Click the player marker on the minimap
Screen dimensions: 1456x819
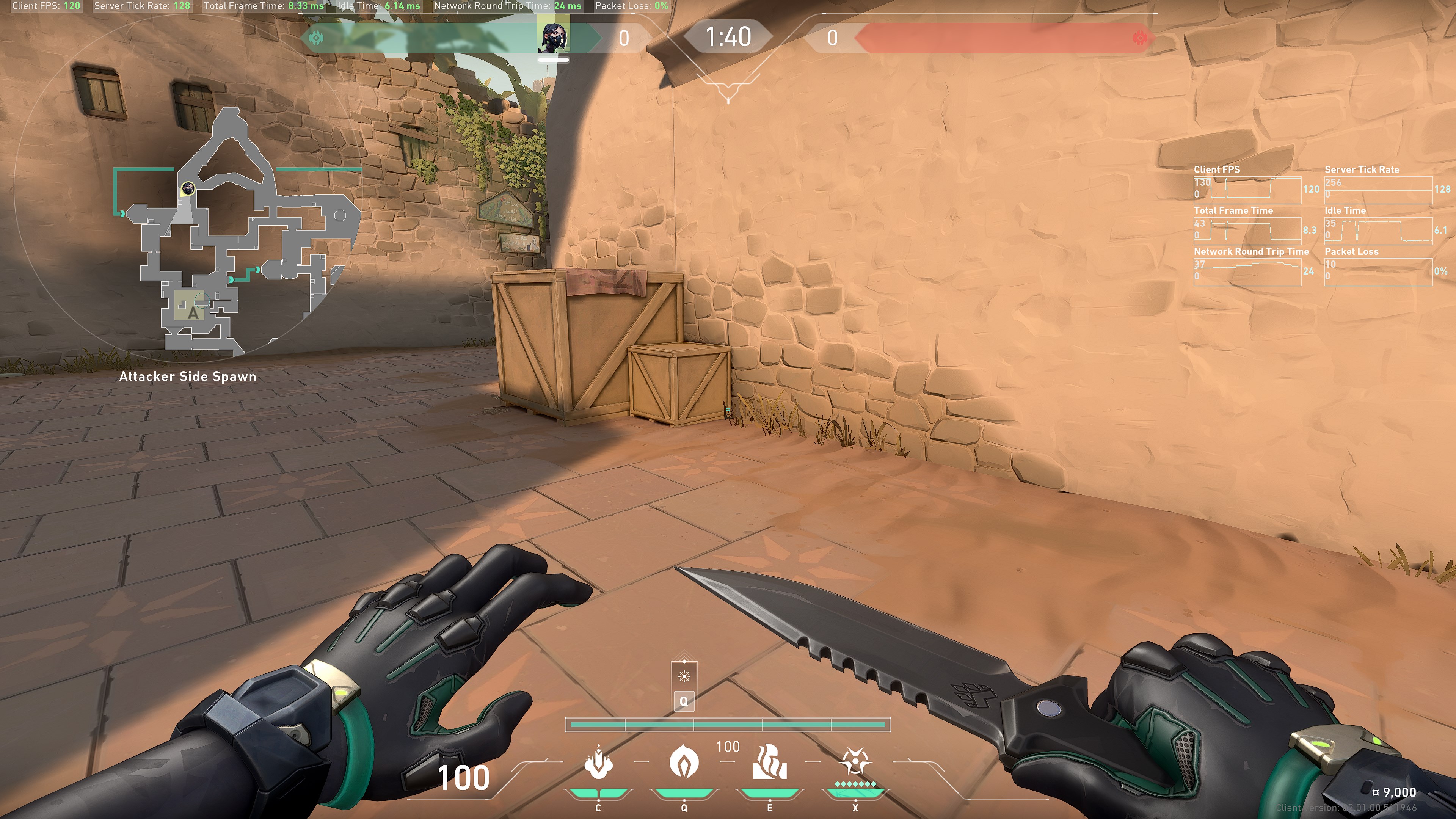(x=188, y=188)
